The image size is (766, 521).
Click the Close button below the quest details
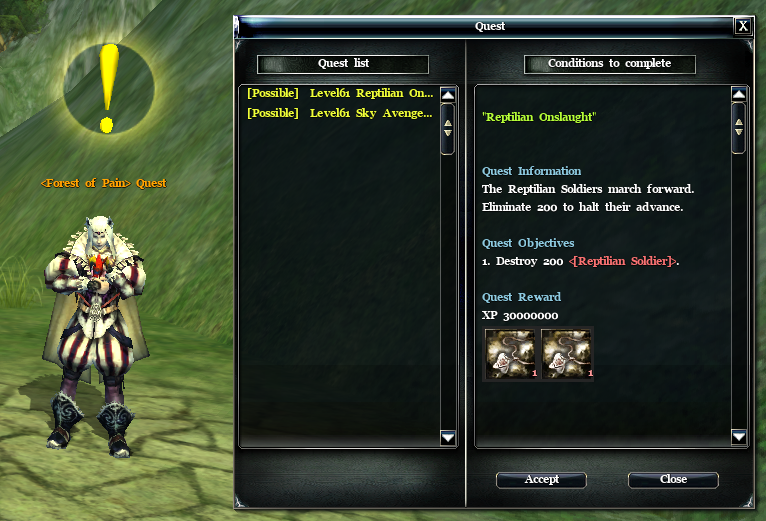673,480
